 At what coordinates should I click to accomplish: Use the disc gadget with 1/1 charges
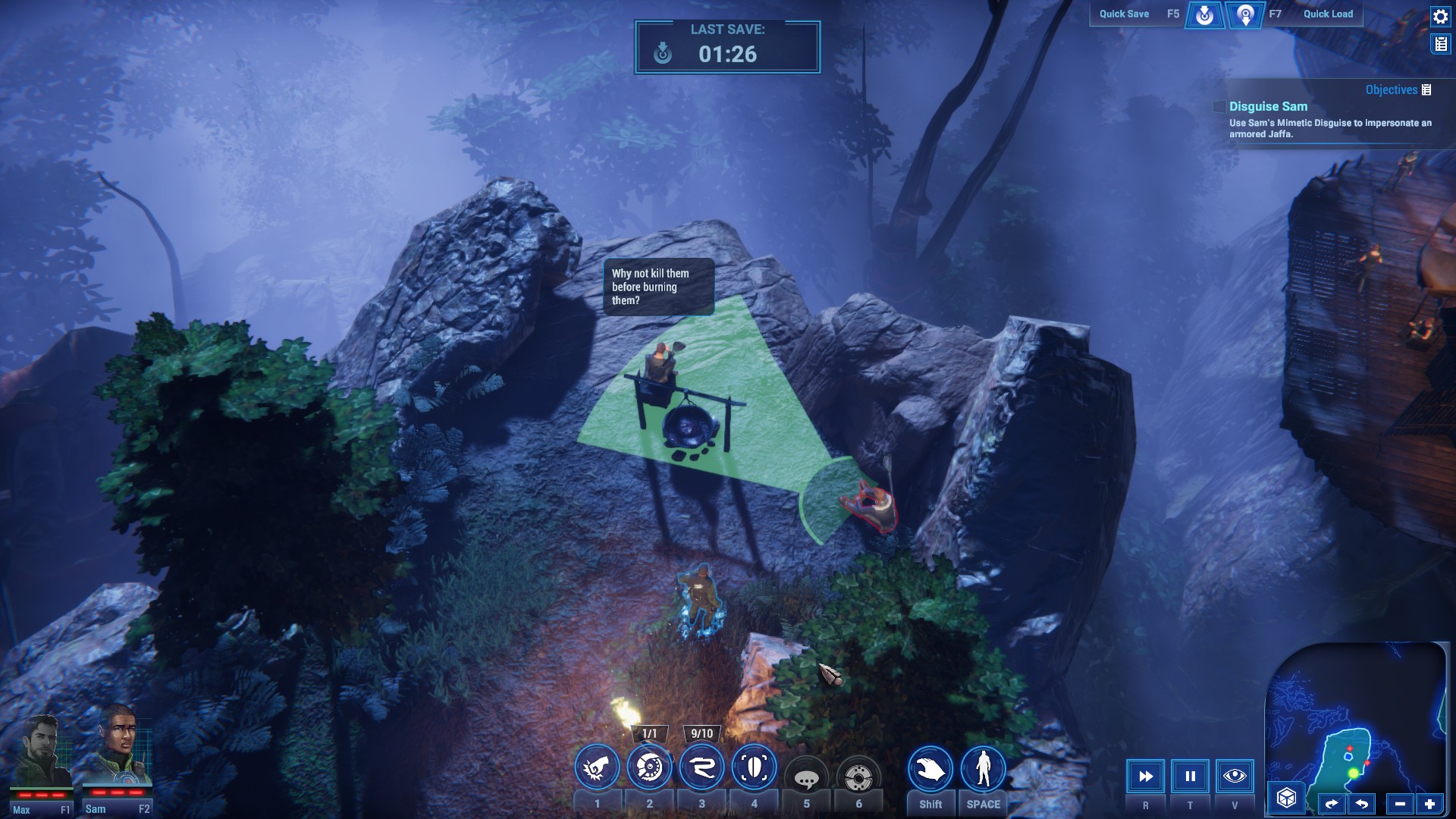[x=649, y=769]
